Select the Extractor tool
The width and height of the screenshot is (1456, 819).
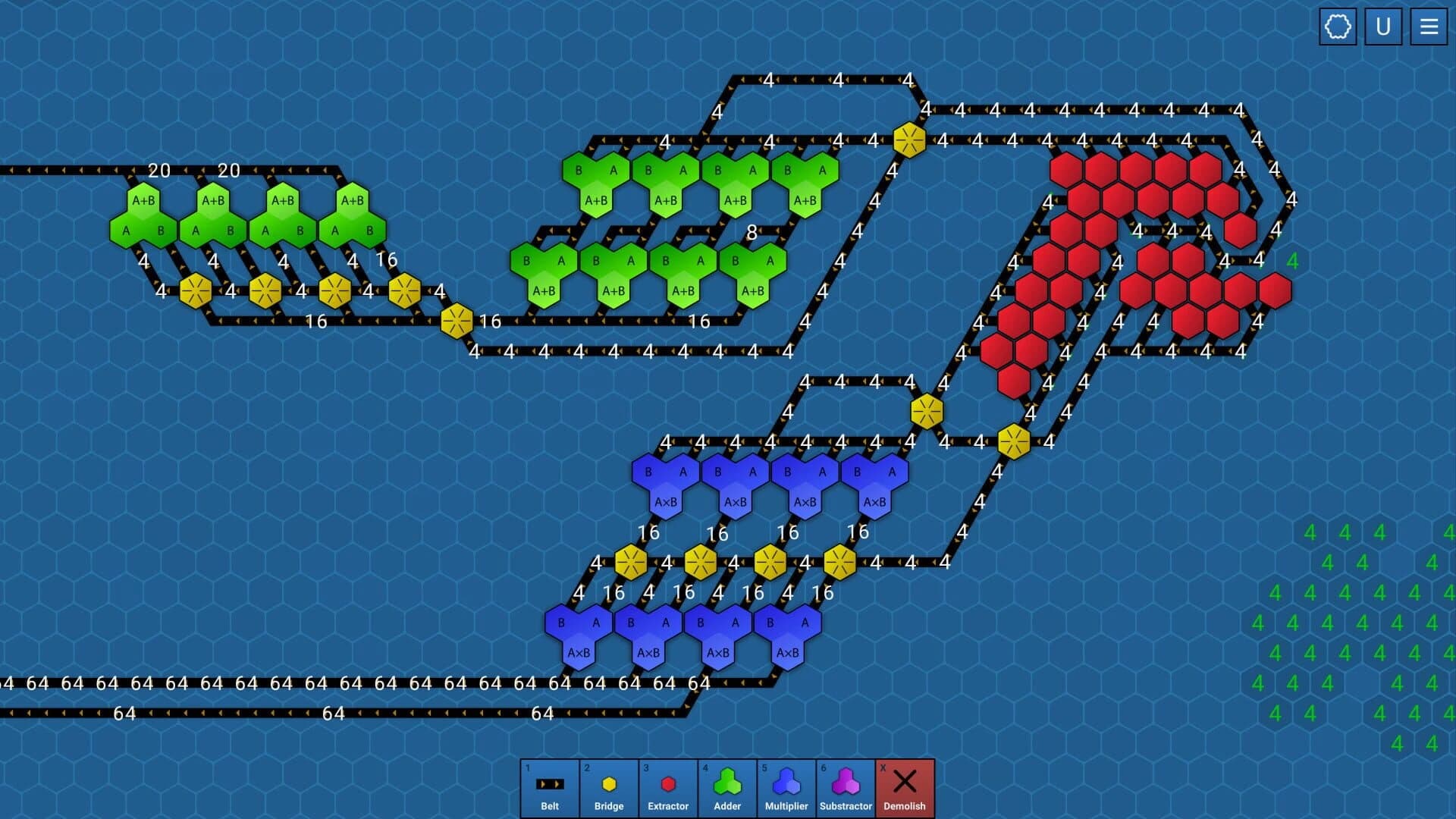(x=667, y=787)
